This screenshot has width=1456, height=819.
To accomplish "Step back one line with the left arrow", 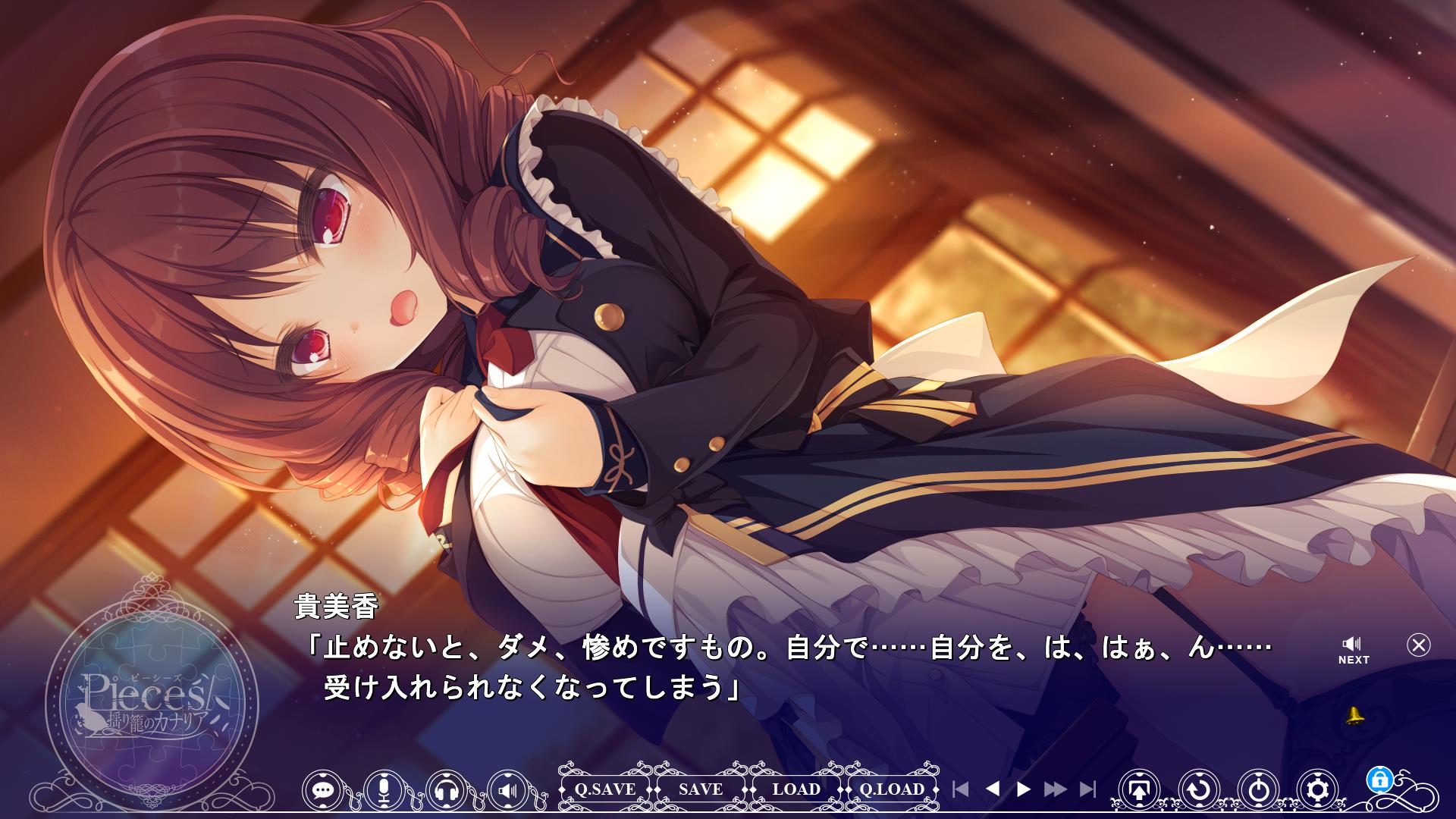I will pyautogui.click(x=992, y=789).
